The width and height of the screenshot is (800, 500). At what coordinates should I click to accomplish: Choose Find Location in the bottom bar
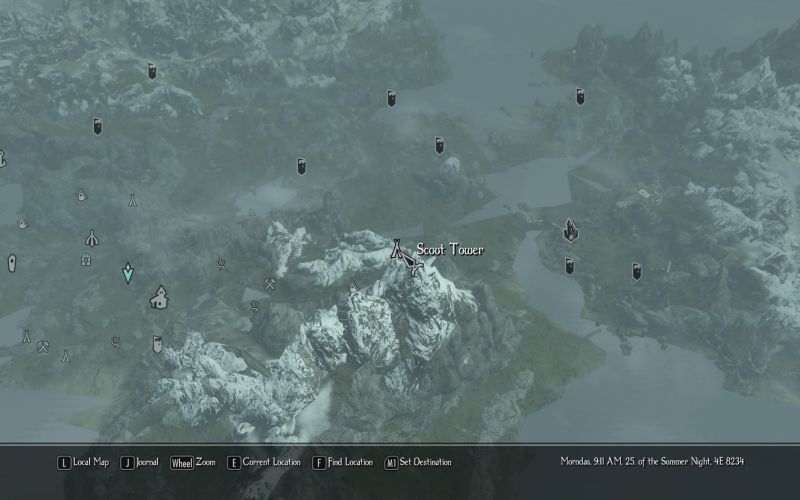[343, 462]
